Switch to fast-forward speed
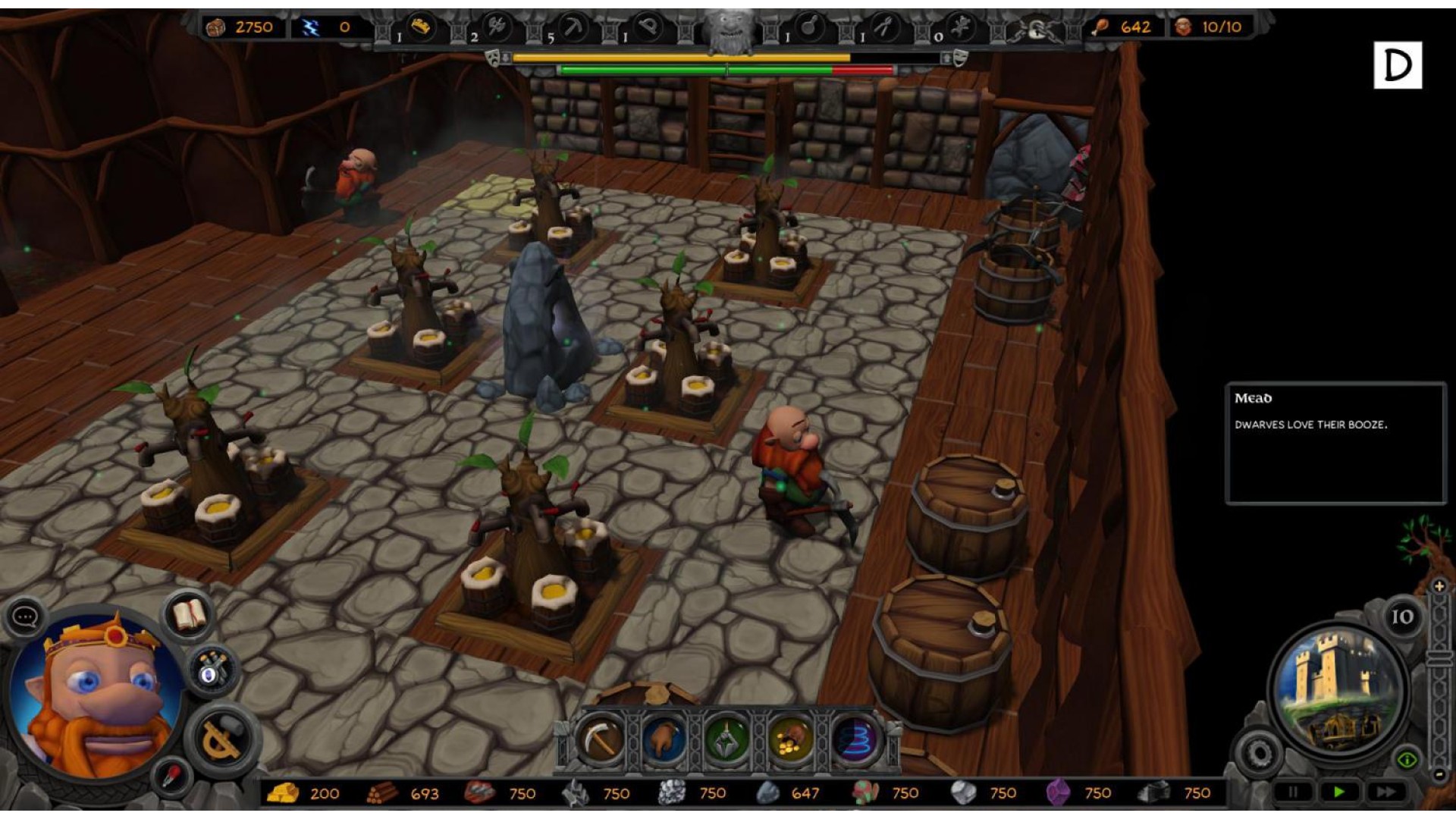Image resolution: width=1456 pixels, height=819 pixels. (x=1386, y=792)
